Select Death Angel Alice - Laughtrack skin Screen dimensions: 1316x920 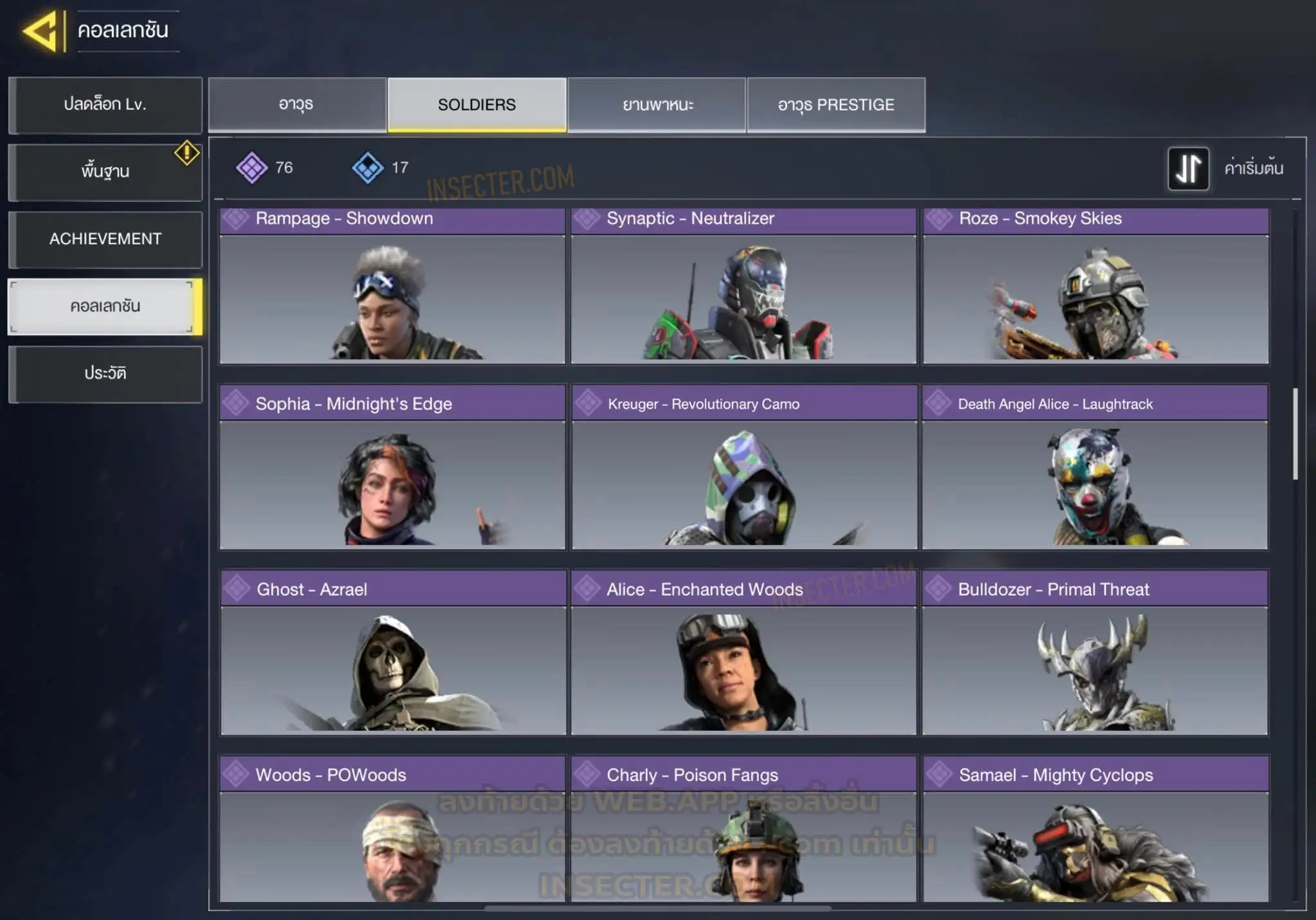coord(1095,467)
